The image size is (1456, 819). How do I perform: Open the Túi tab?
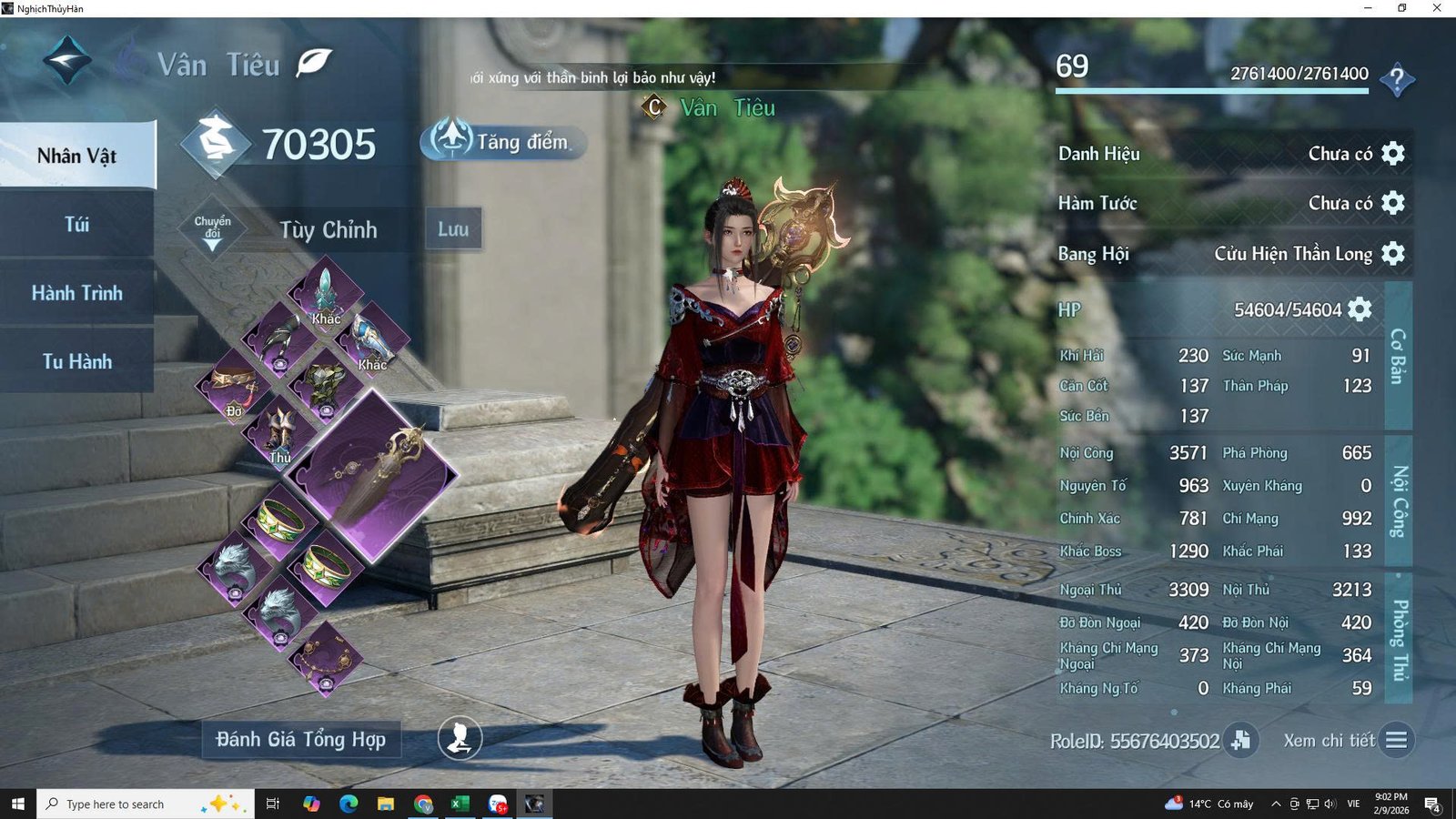[77, 225]
